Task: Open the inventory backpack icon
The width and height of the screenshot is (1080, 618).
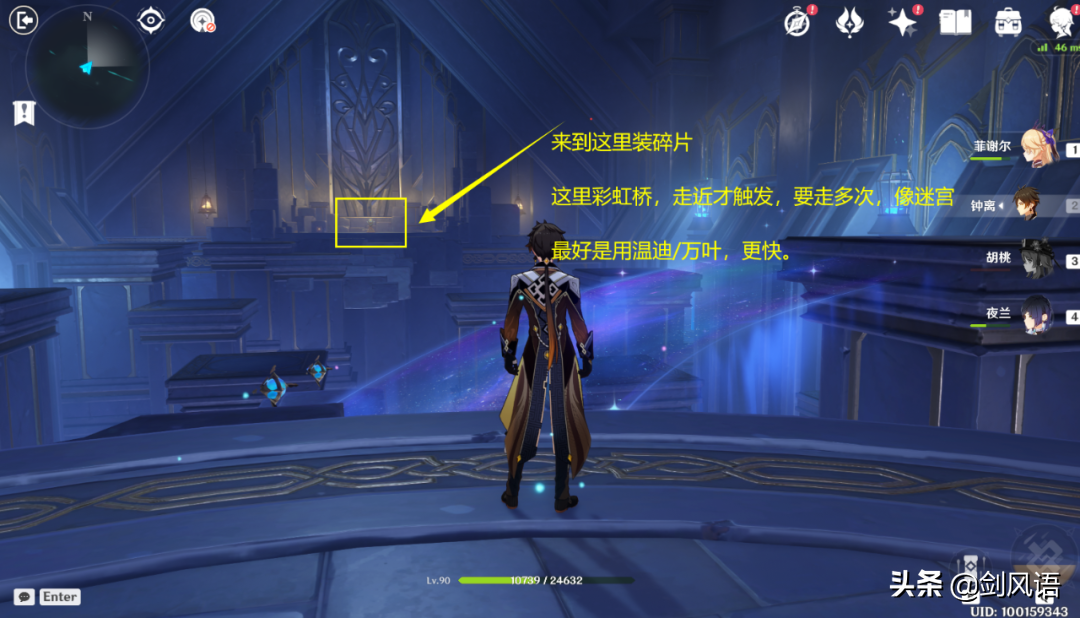Action: pos(1008,22)
